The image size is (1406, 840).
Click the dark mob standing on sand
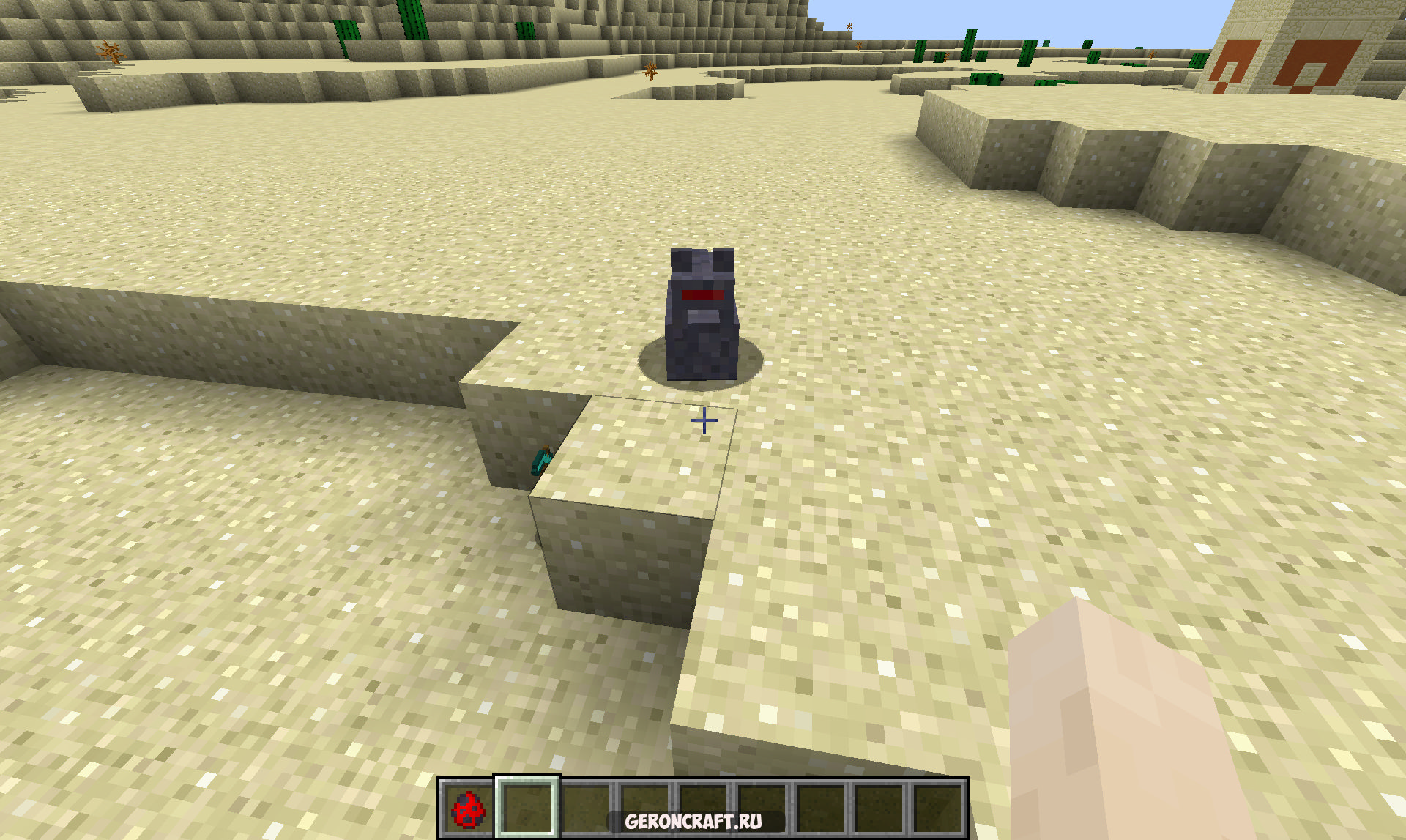click(x=701, y=315)
